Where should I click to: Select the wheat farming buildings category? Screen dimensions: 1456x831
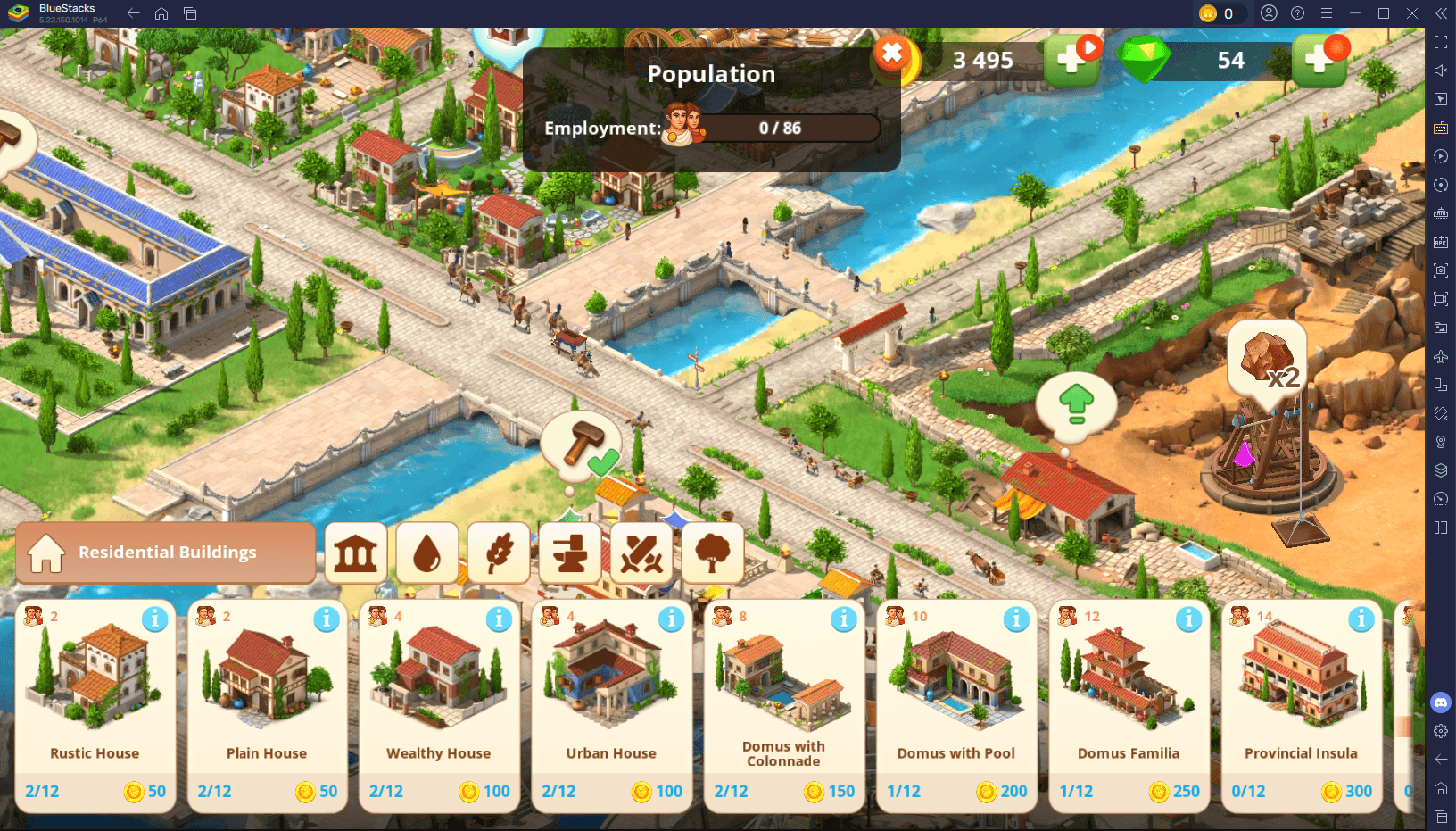click(499, 553)
